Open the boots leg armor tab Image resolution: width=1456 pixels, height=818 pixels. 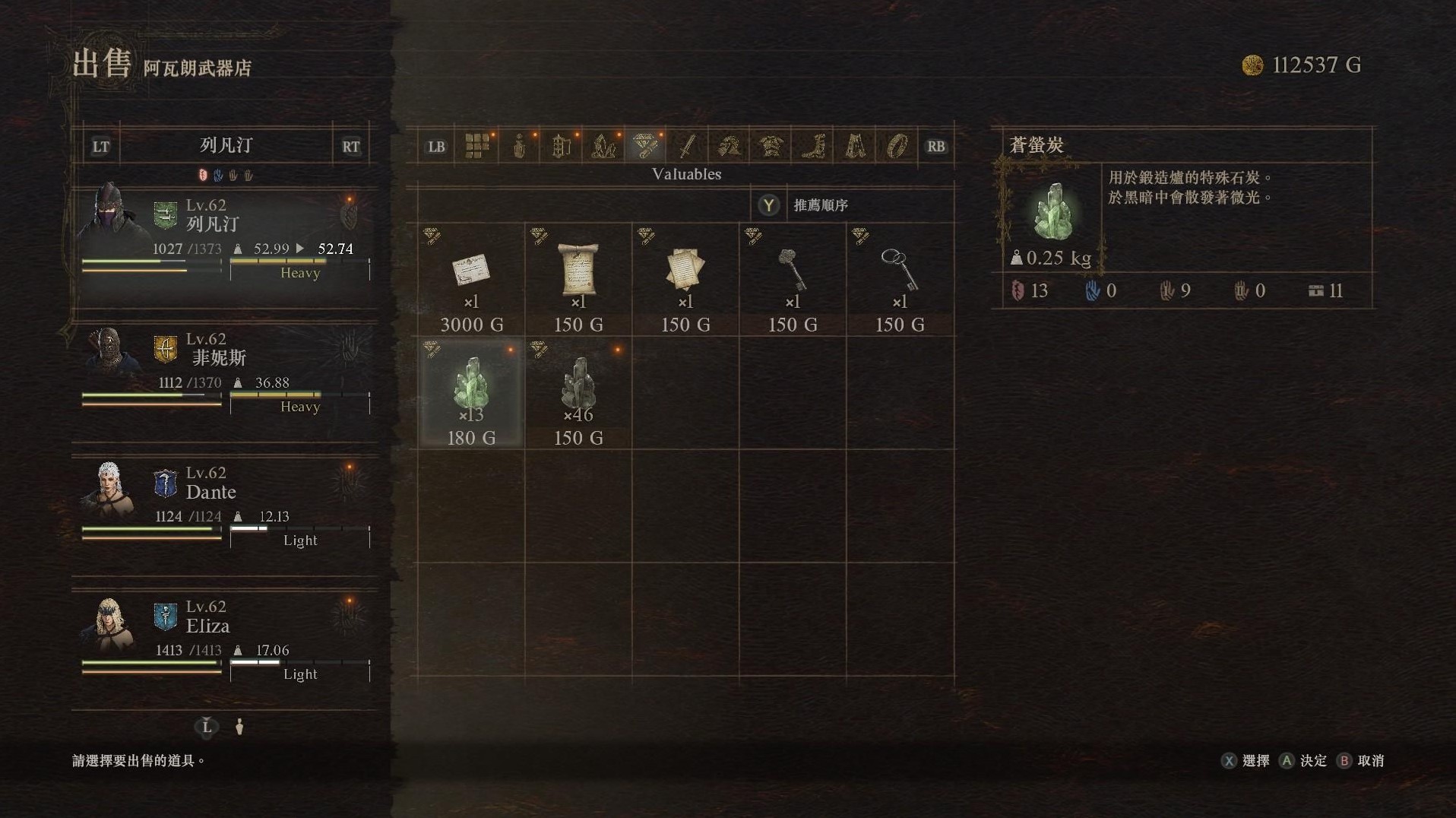[x=813, y=146]
